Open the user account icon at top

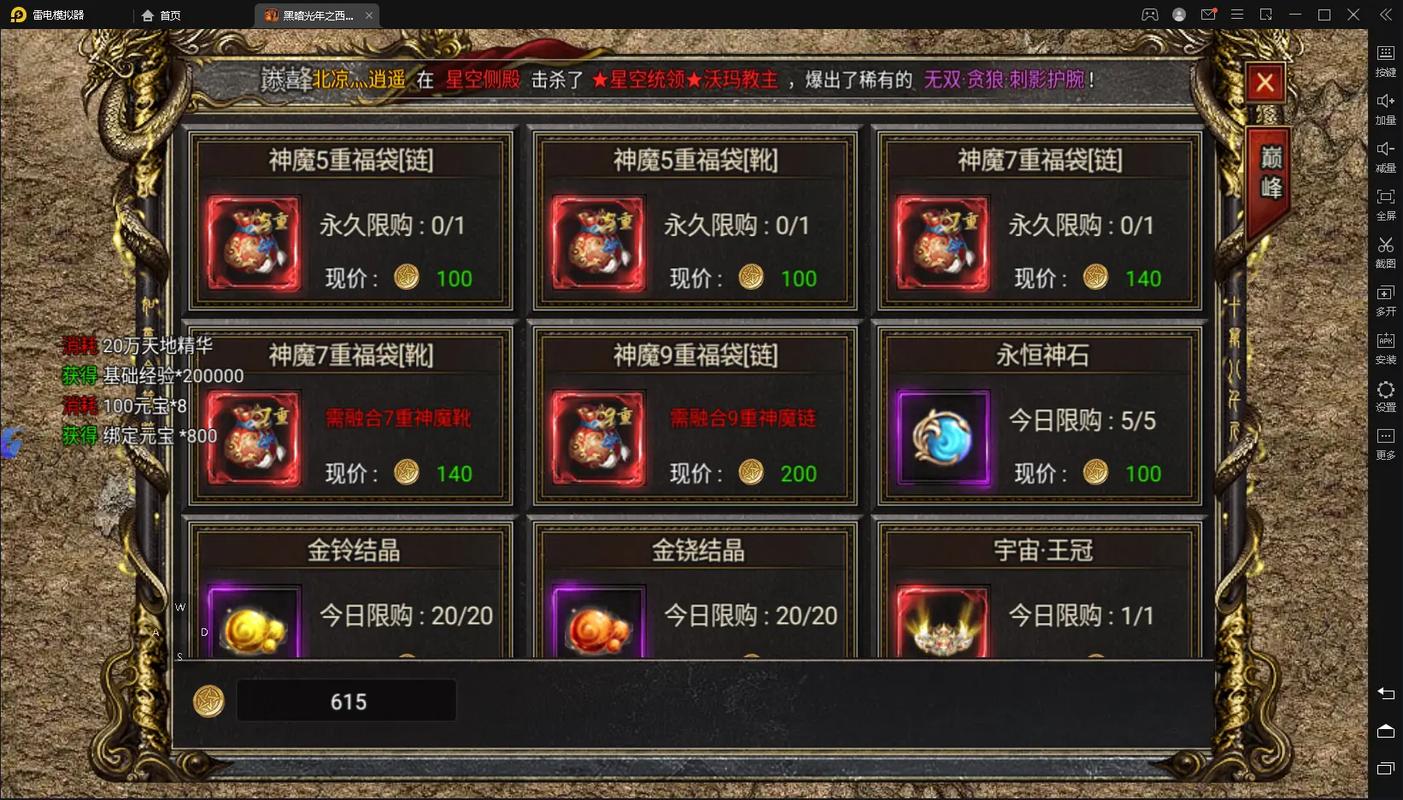(1178, 15)
